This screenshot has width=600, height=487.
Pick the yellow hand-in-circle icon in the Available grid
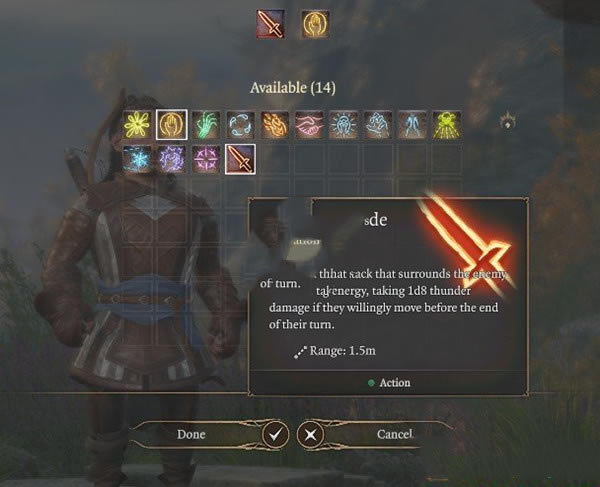tap(172, 124)
